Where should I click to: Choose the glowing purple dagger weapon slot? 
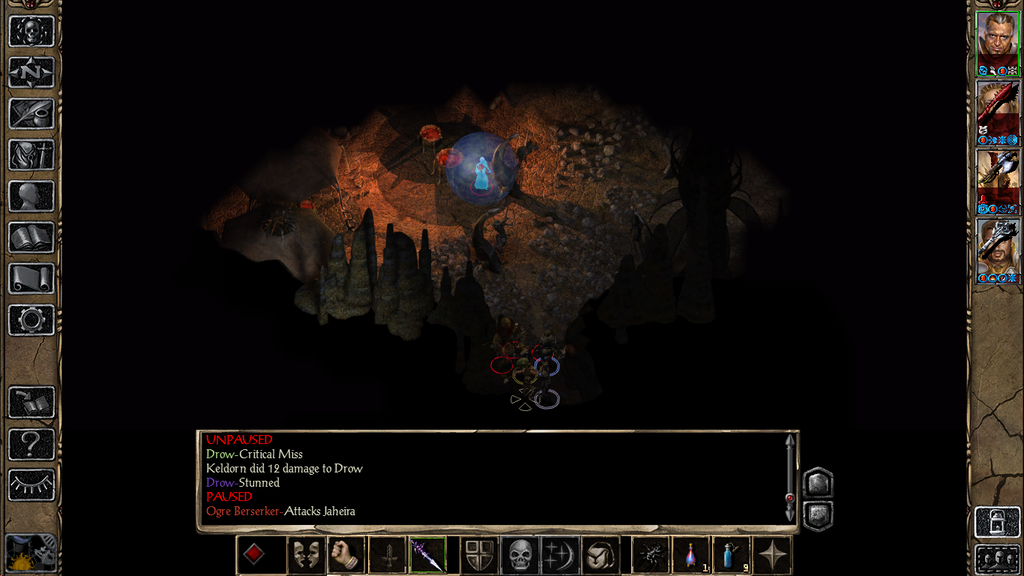428,555
